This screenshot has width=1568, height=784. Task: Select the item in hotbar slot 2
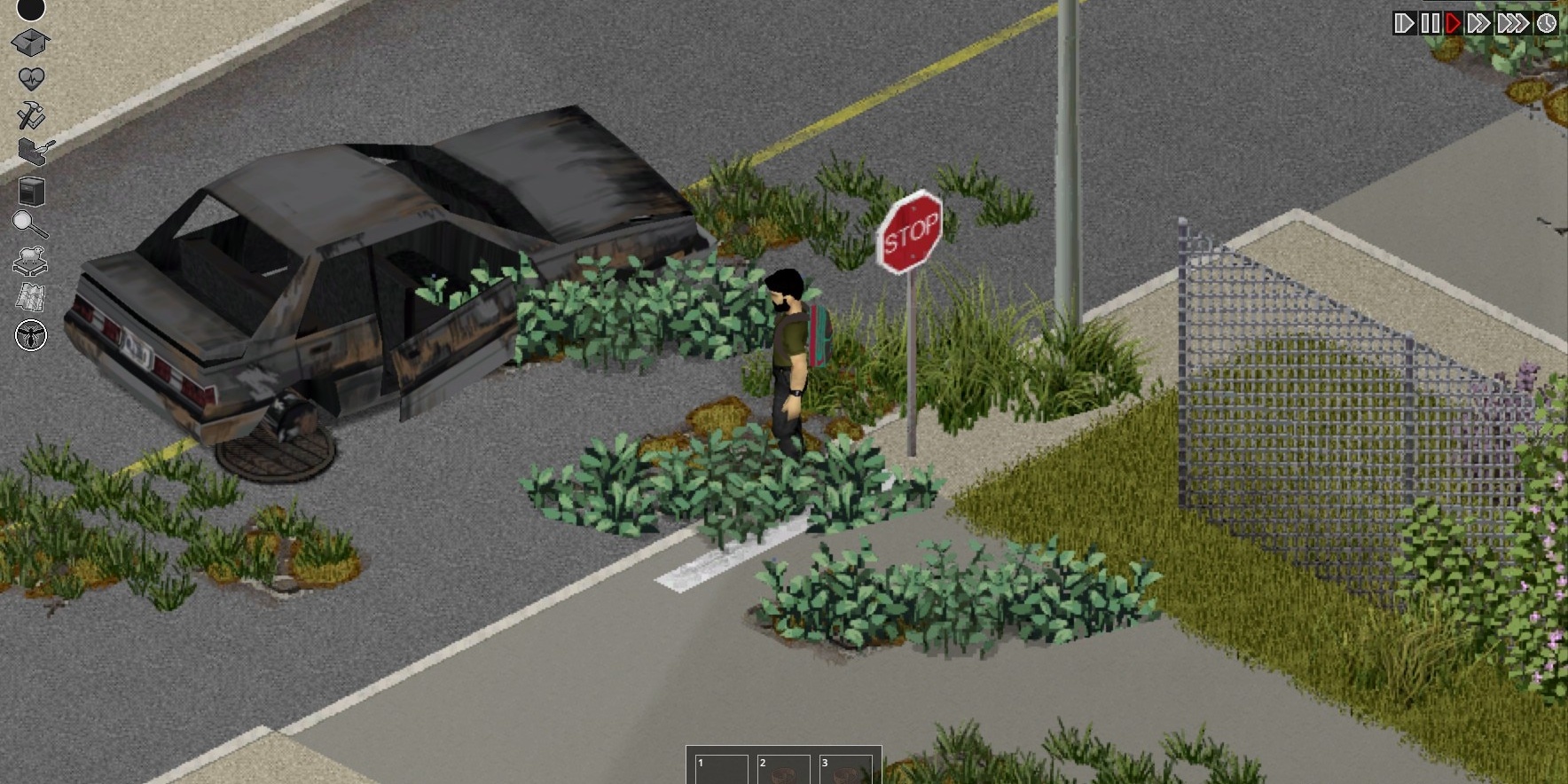click(785, 770)
